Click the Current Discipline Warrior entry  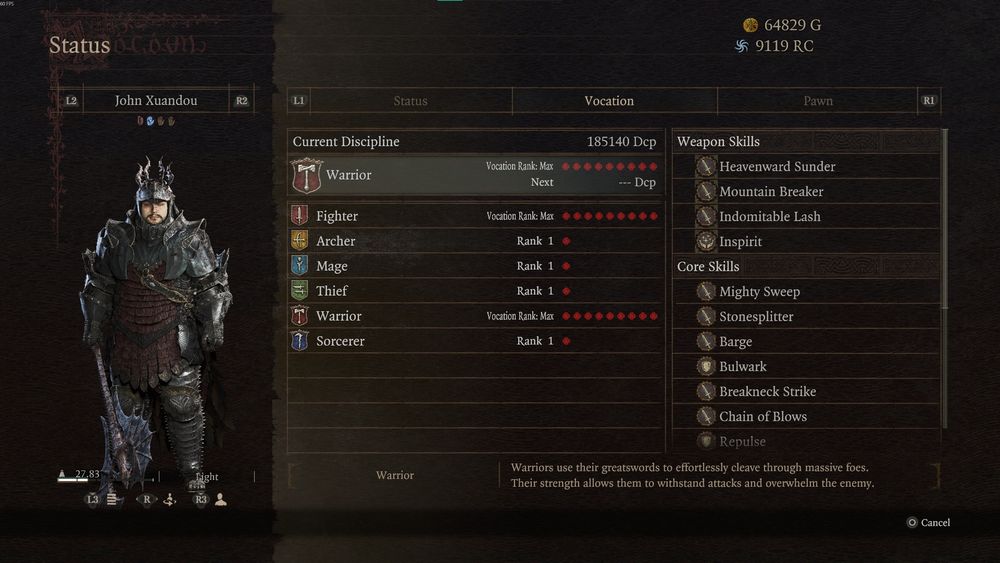tap(475, 175)
